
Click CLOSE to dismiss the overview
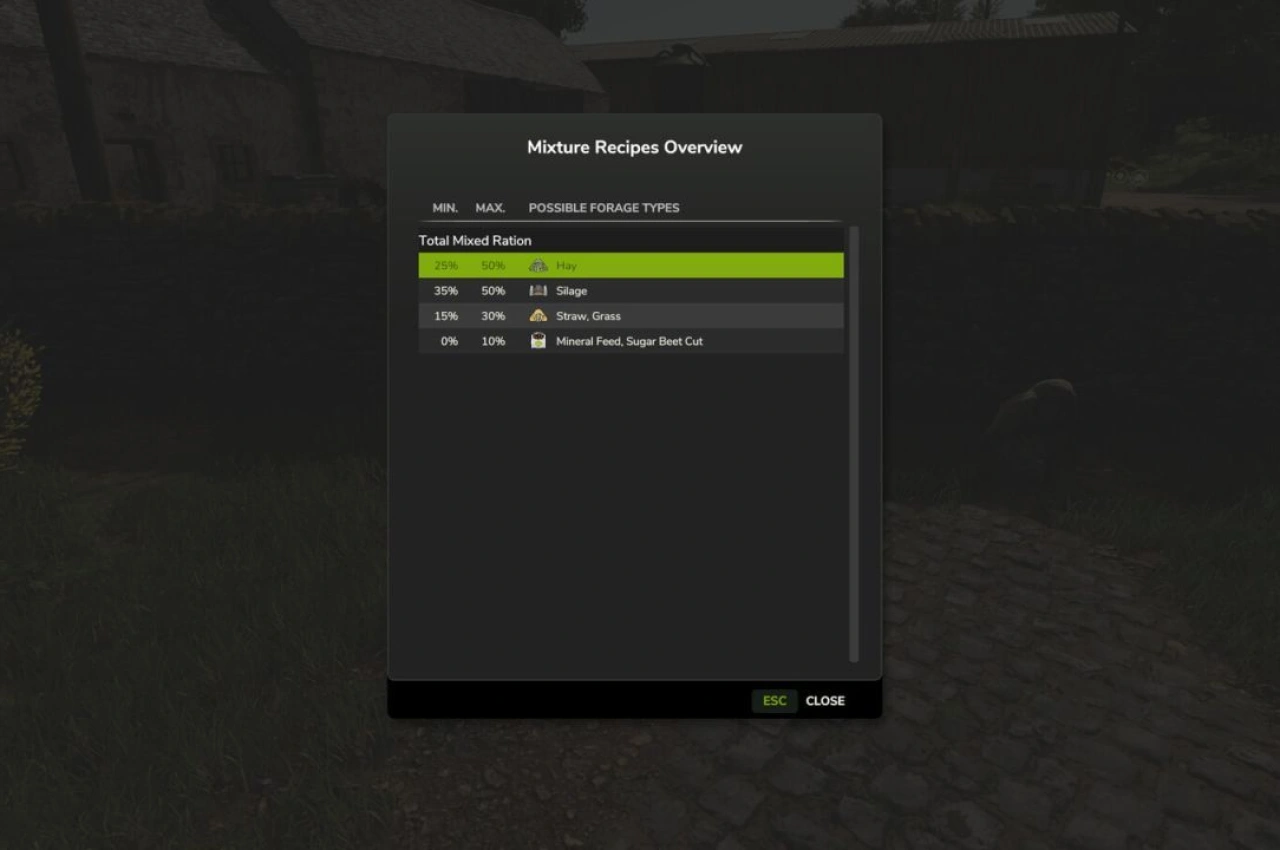[x=824, y=700]
